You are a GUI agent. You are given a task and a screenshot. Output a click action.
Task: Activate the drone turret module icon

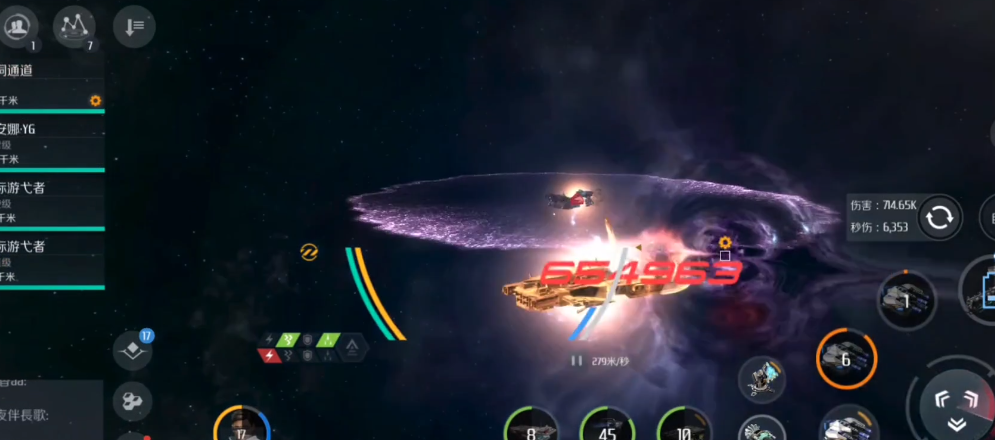[762, 379]
